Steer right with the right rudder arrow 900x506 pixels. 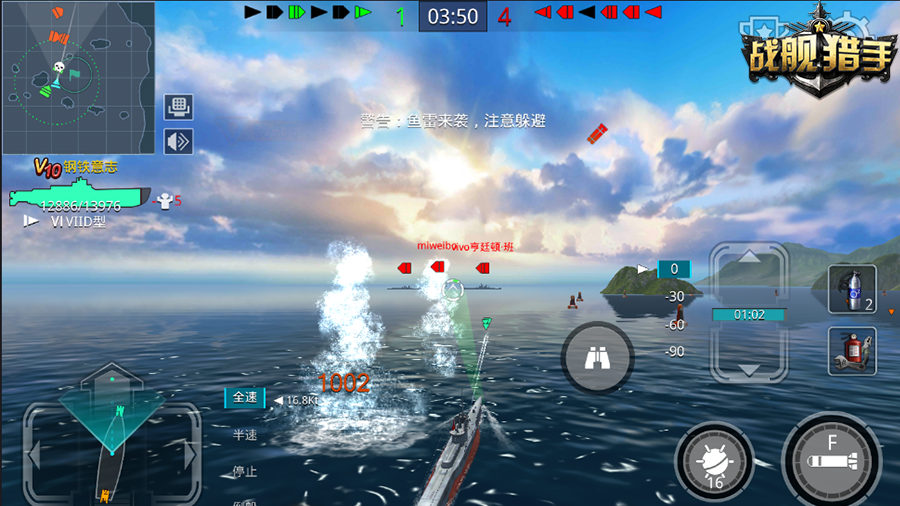pyautogui.click(x=190, y=456)
